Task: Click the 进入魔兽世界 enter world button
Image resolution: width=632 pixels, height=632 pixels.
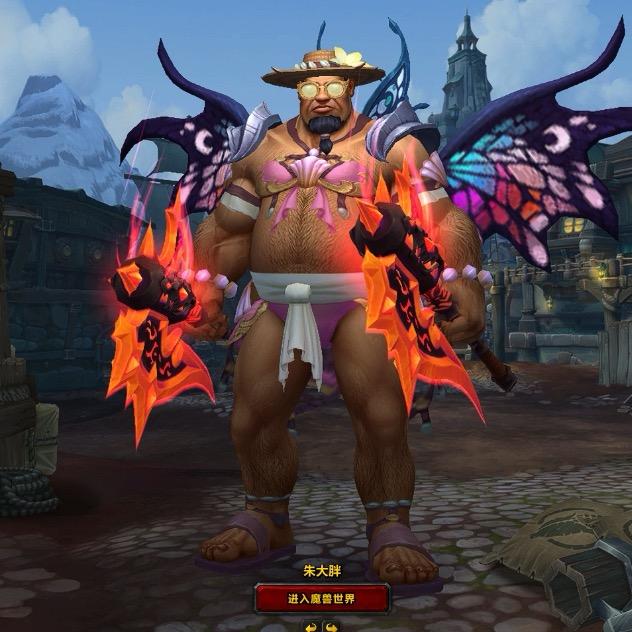Action: tap(315, 599)
